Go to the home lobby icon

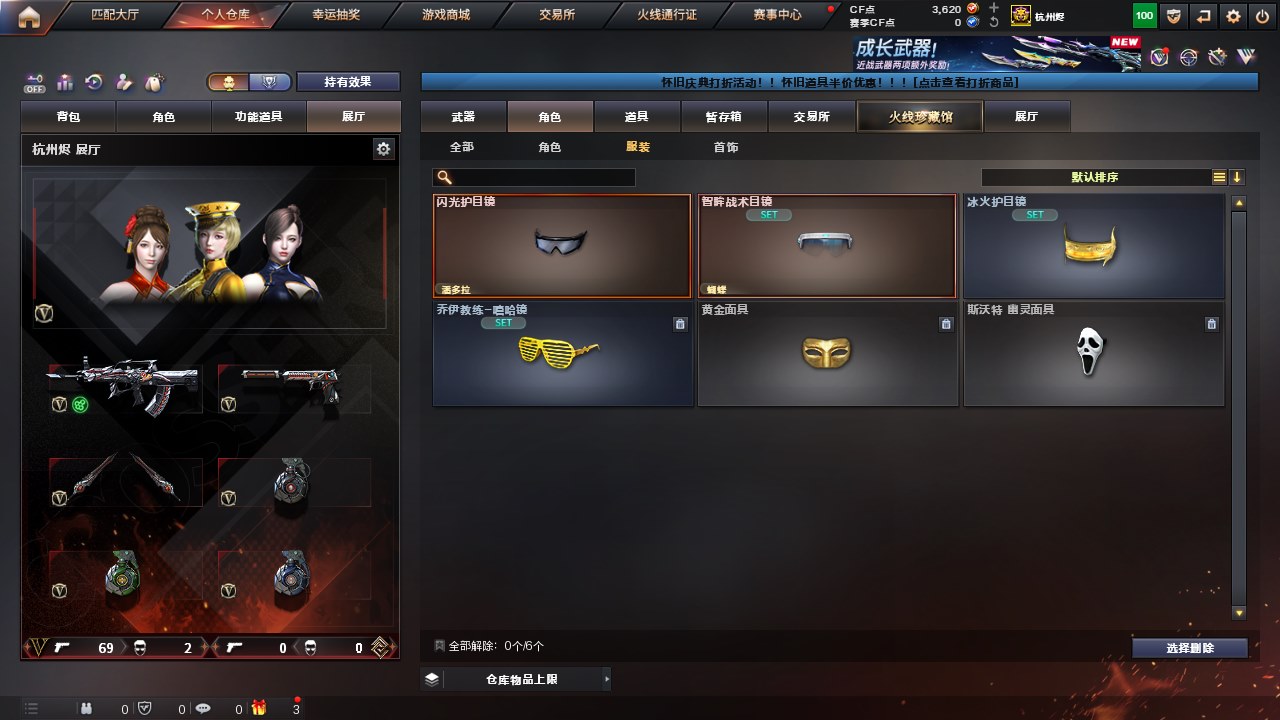point(28,16)
